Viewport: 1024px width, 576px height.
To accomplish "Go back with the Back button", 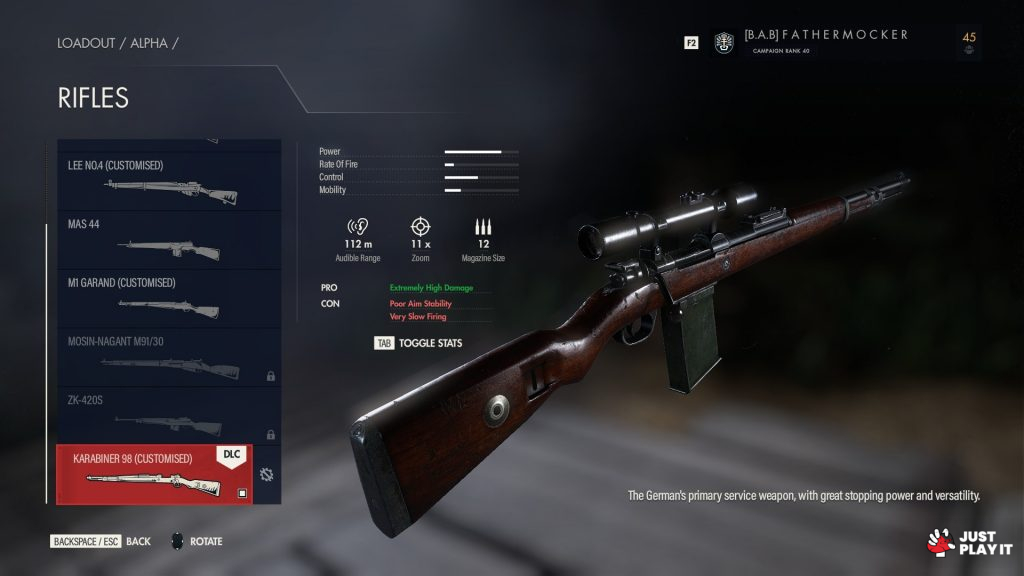I will click(x=101, y=541).
